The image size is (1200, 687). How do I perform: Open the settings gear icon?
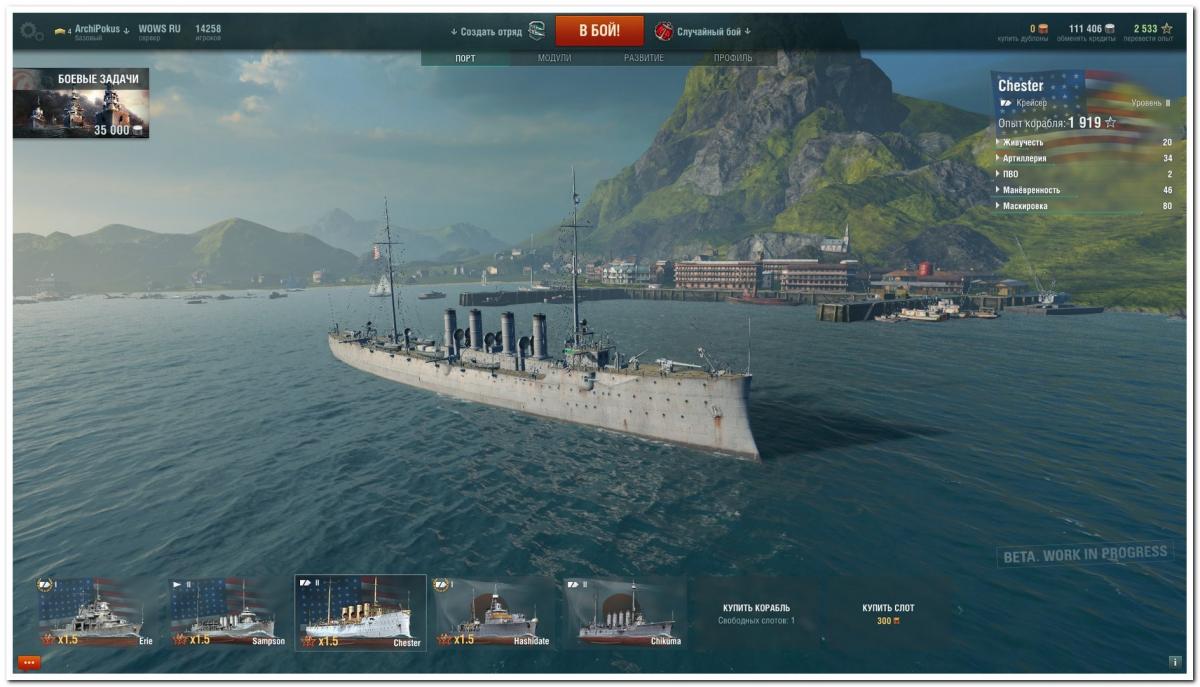pyautogui.click(x=32, y=32)
